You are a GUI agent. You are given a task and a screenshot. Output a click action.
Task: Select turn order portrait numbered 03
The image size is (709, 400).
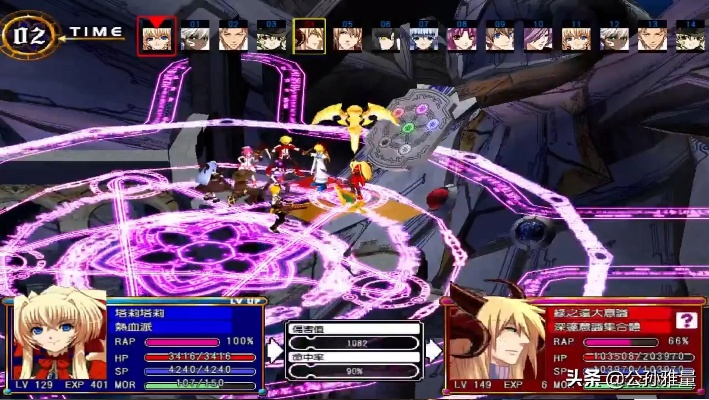(271, 36)
